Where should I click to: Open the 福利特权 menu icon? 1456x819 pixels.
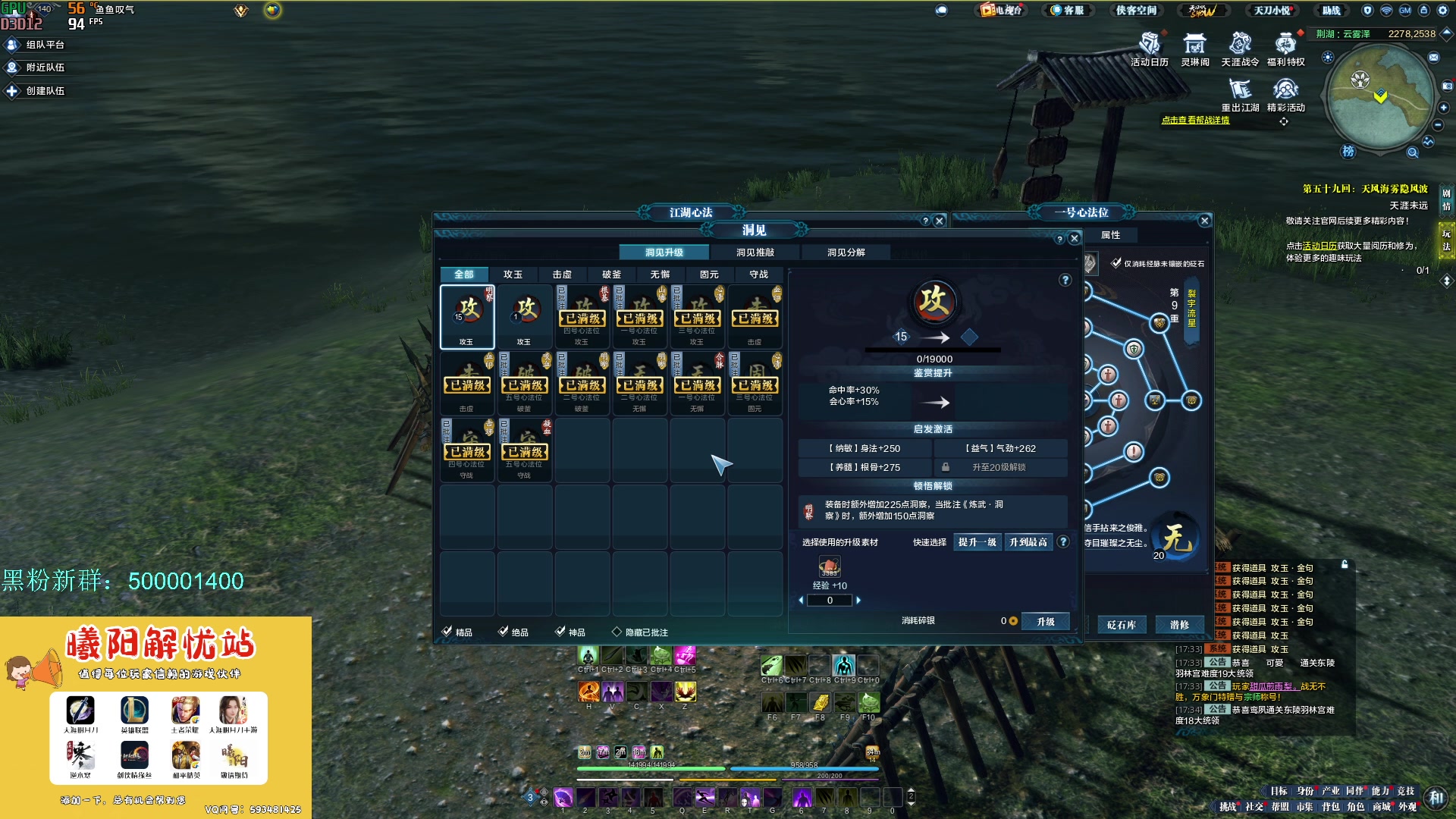tap(1285, 49)
